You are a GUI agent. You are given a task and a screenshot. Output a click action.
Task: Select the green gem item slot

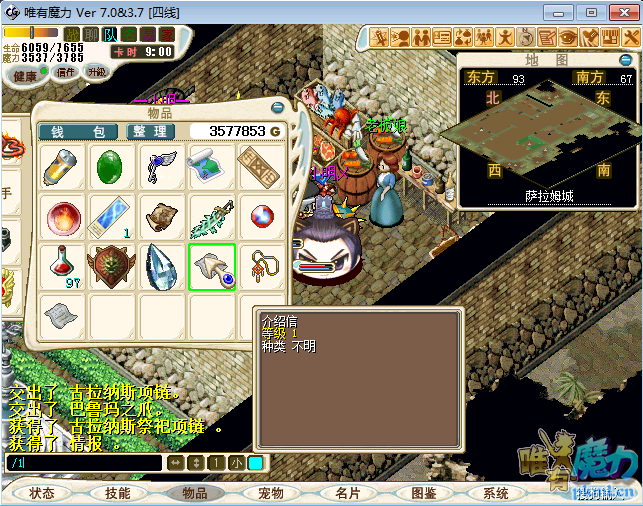click(113, 167)
